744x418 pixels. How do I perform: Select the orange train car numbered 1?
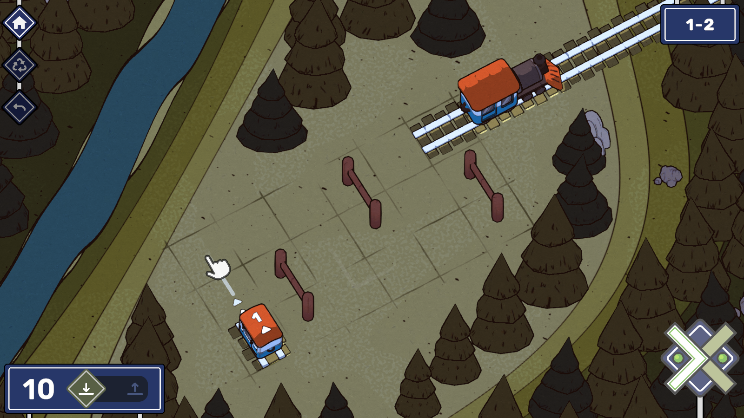click(x=261, y=329)
